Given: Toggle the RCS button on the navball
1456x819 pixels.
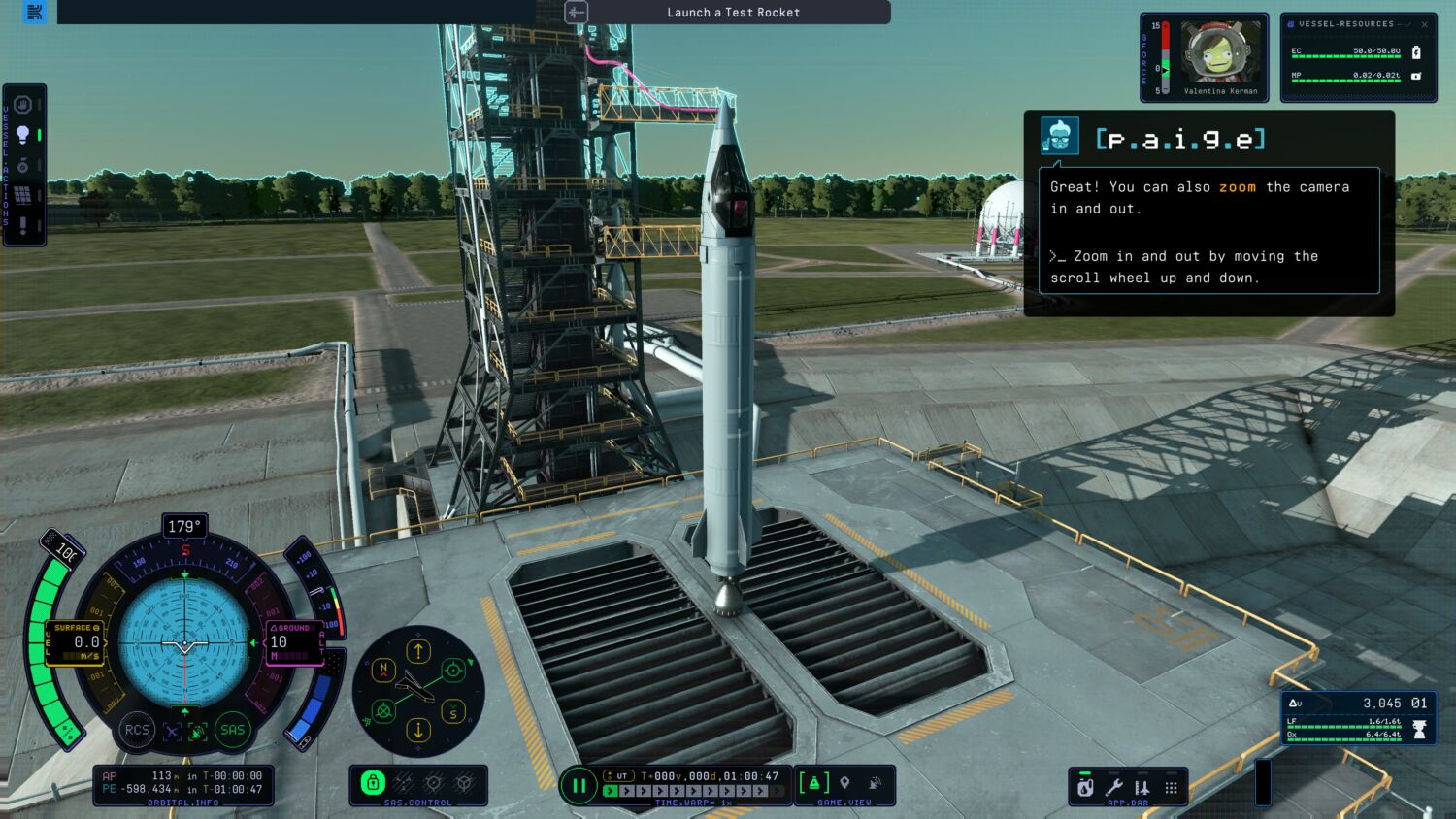Looking at the screenshot, I should [x=137, y=730].
